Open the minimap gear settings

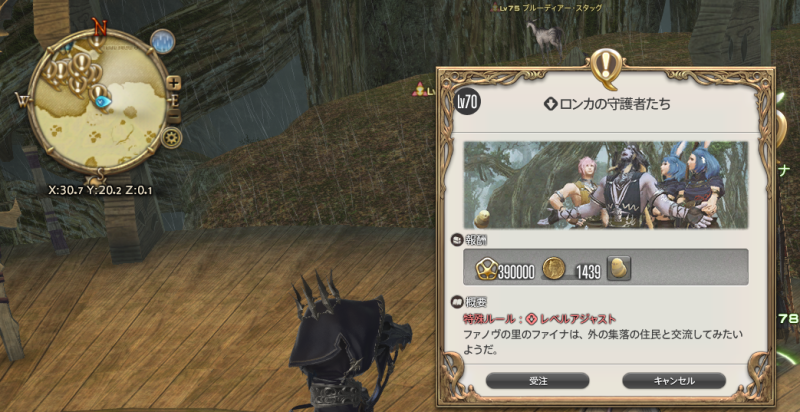[174, 137]
